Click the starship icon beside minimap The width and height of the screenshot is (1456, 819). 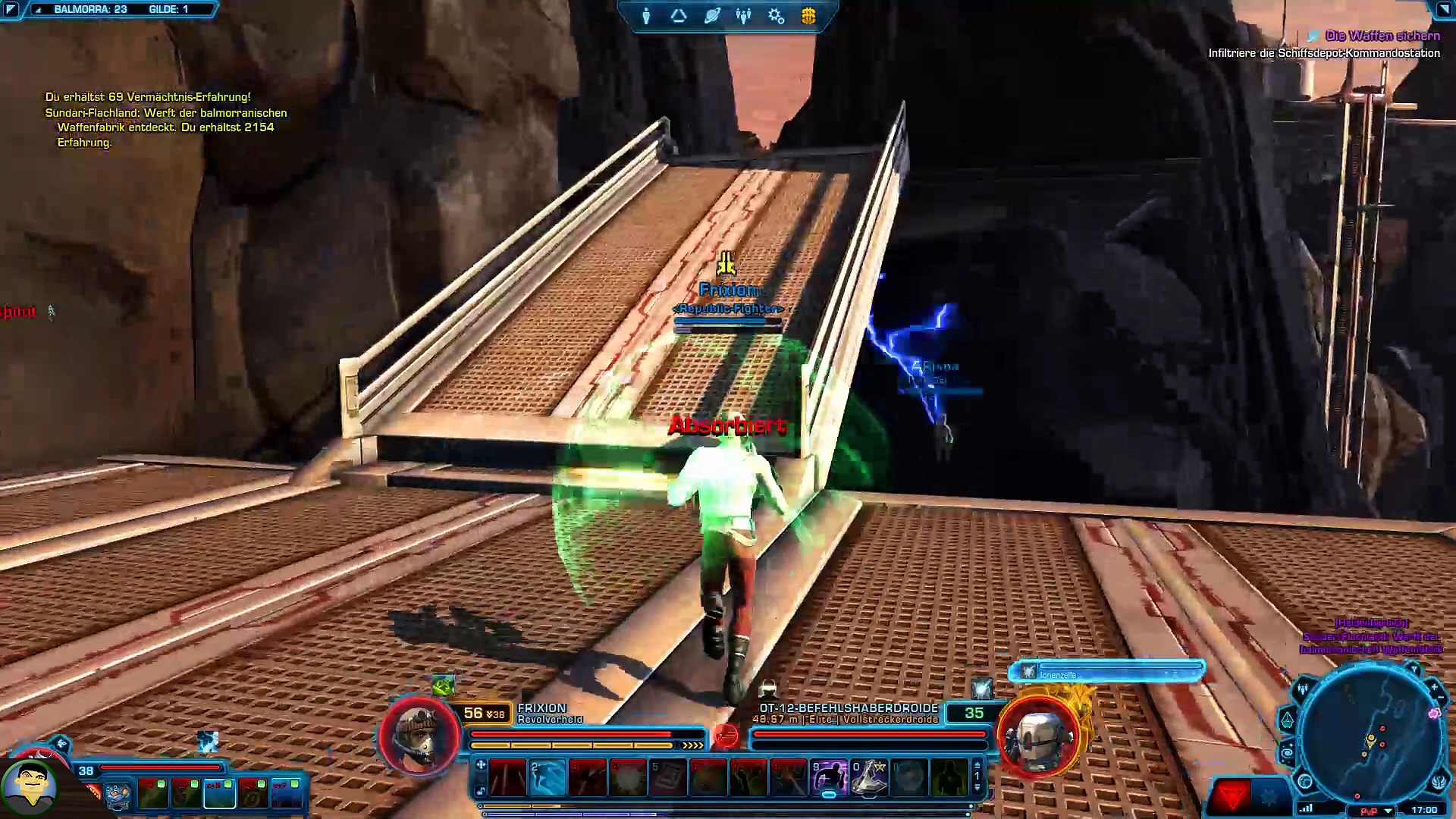tap(1287, 719)
